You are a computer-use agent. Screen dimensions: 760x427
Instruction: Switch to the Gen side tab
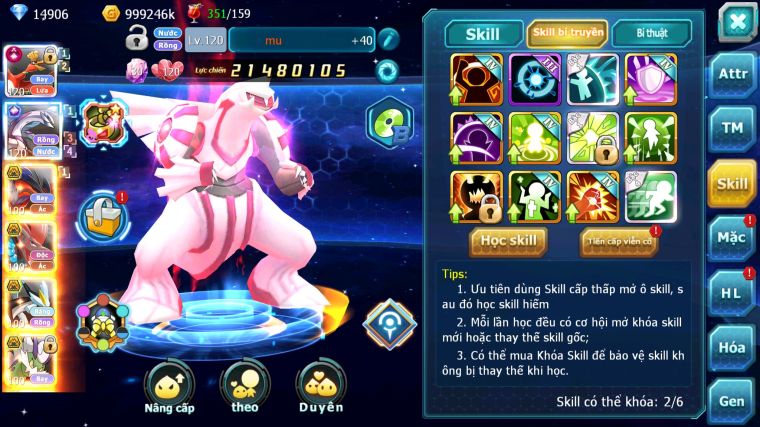click(732, 400)
